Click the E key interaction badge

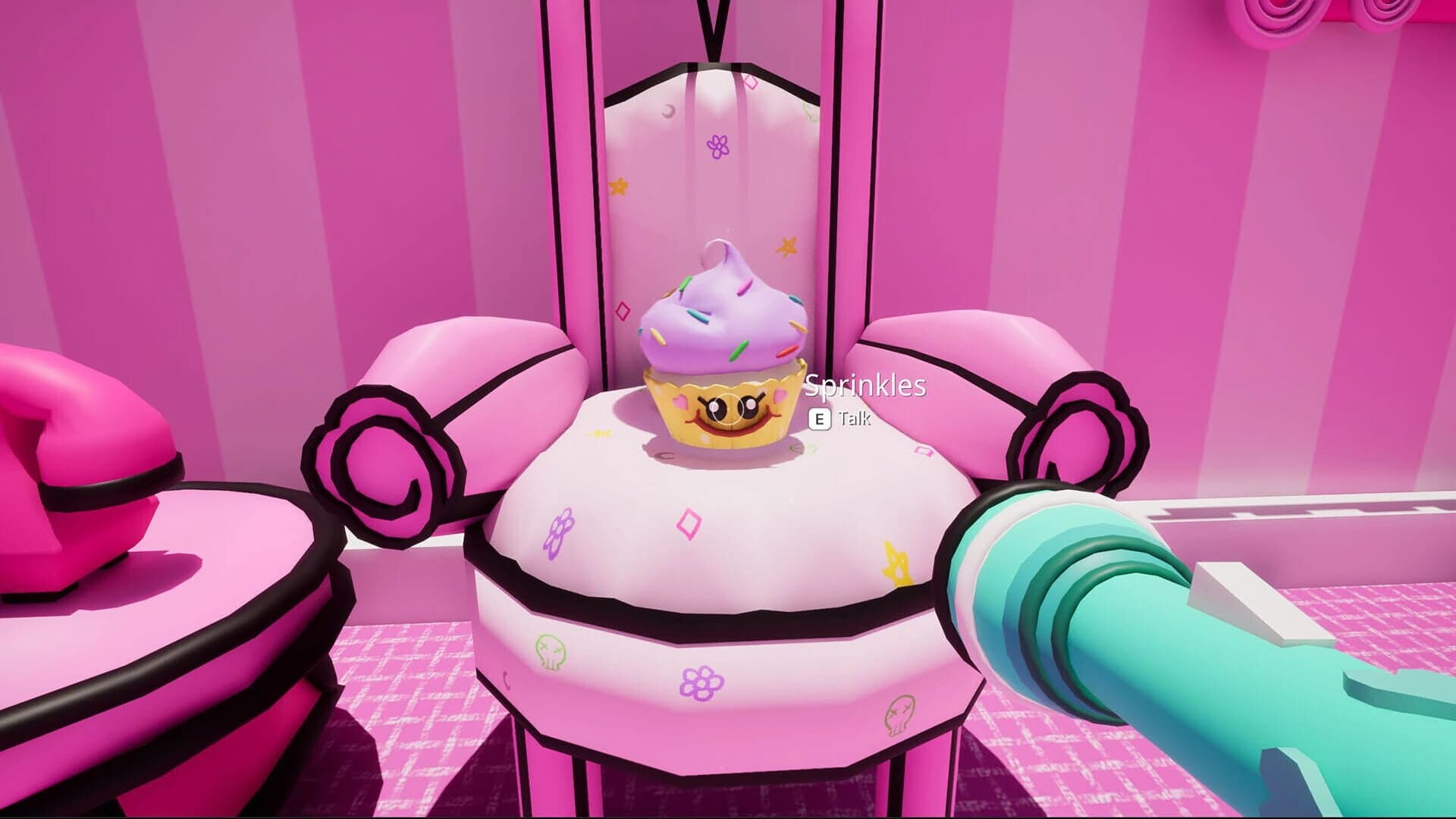[x=819, y=418]
